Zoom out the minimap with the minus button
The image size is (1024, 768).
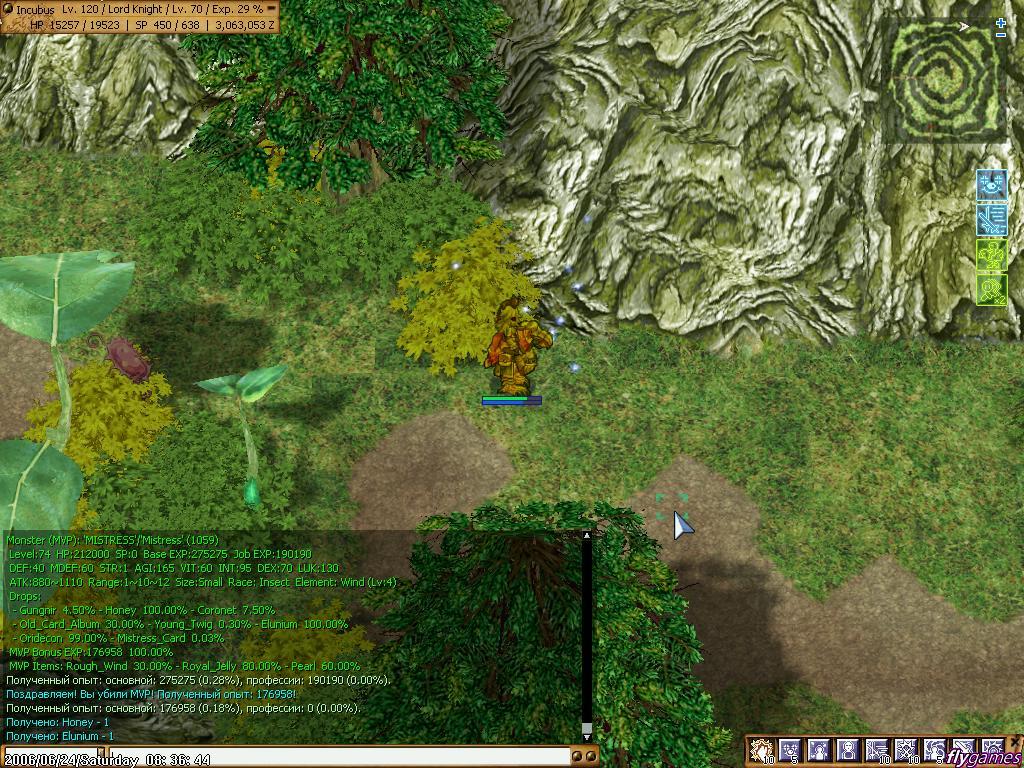[x=1001, y=35]
